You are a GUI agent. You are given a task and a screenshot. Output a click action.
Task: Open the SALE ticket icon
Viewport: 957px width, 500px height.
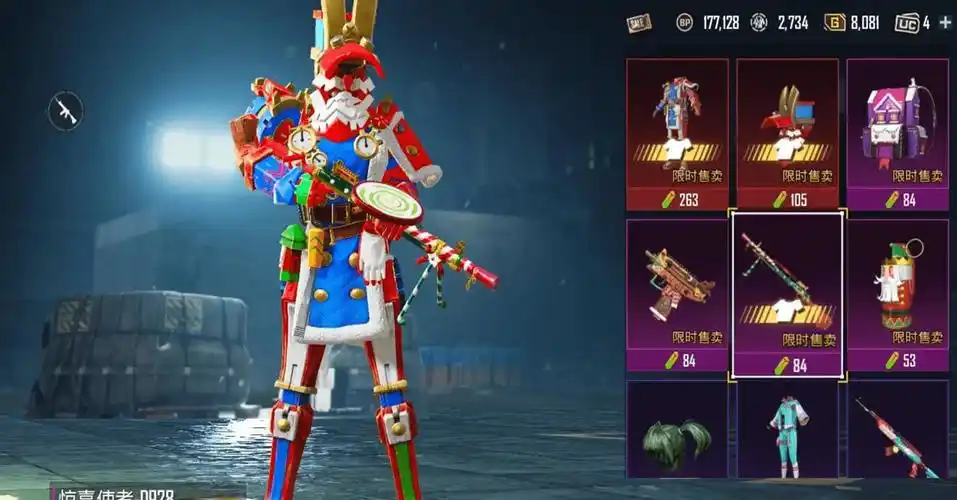pyautogui.click(x=639, y=22)
